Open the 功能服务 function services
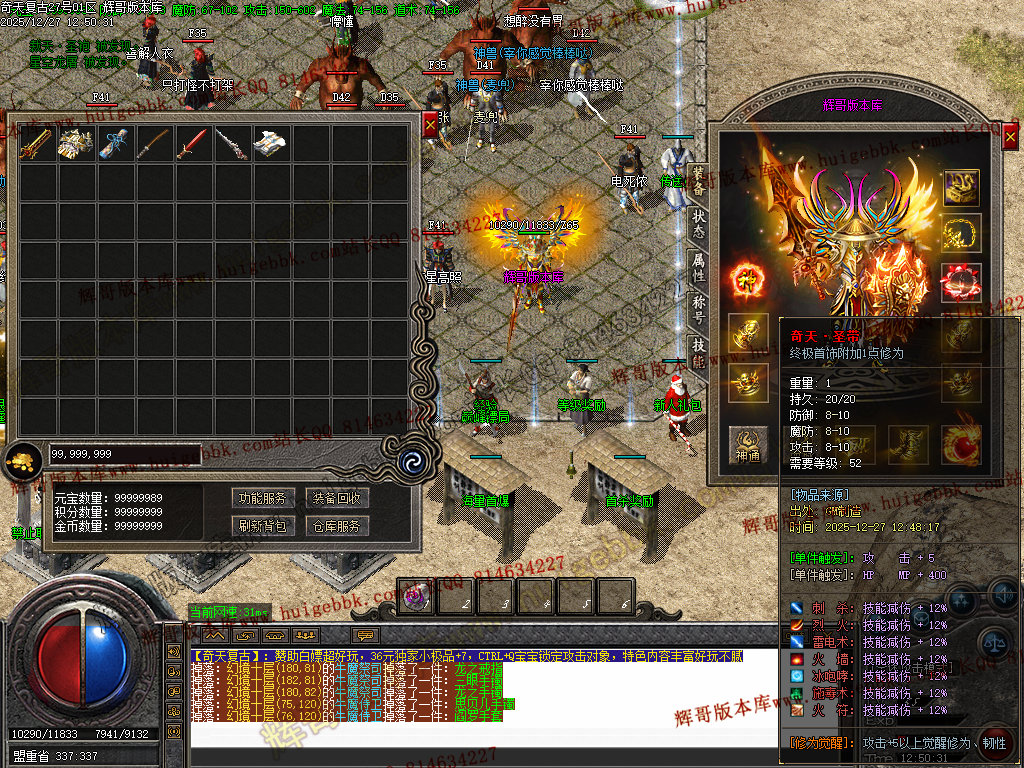 click(x=263, y=498)
